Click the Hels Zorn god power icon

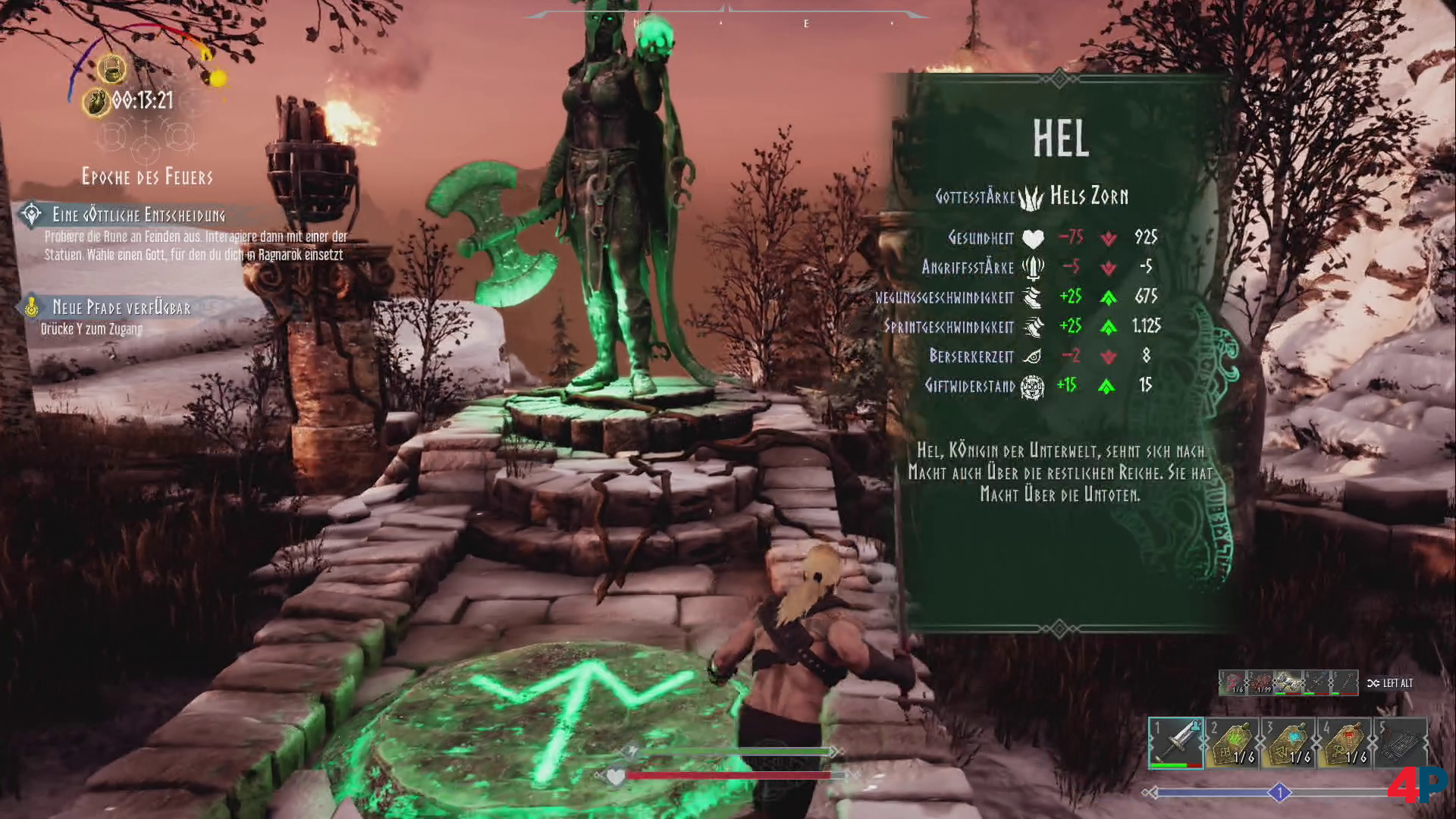pos(1031,197)
